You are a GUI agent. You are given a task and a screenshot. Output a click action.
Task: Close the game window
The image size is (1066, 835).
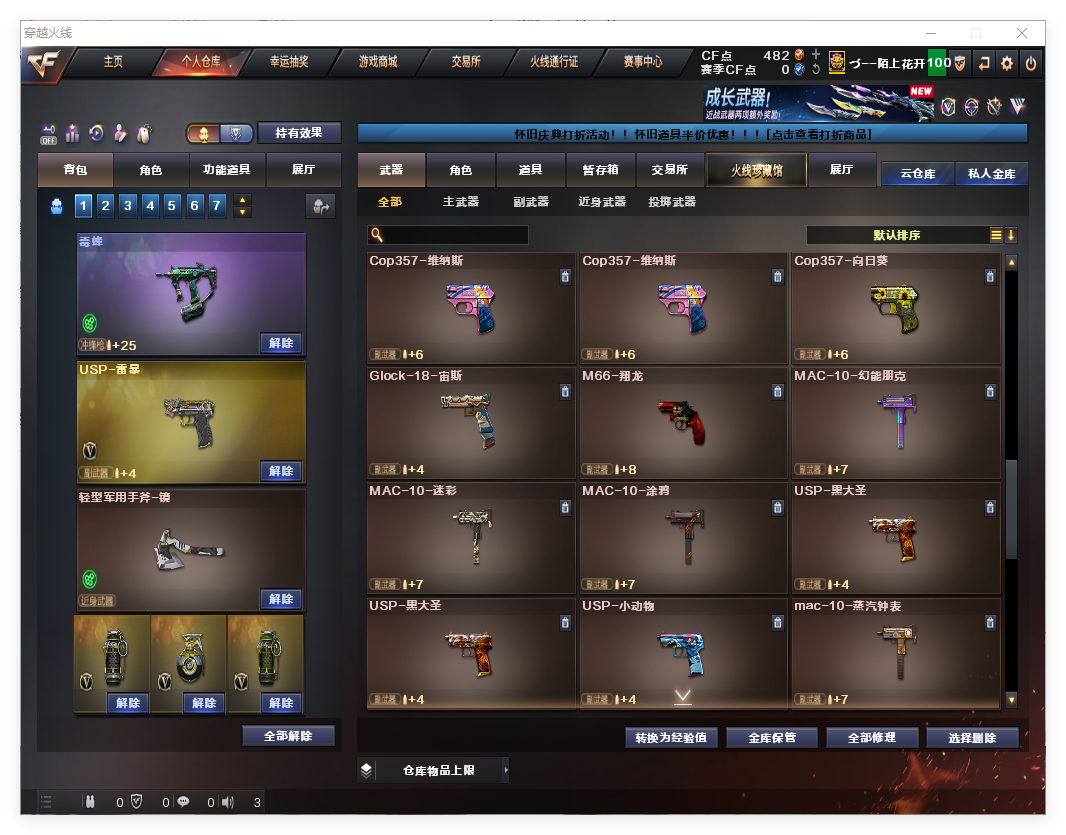pos(1022,33)
